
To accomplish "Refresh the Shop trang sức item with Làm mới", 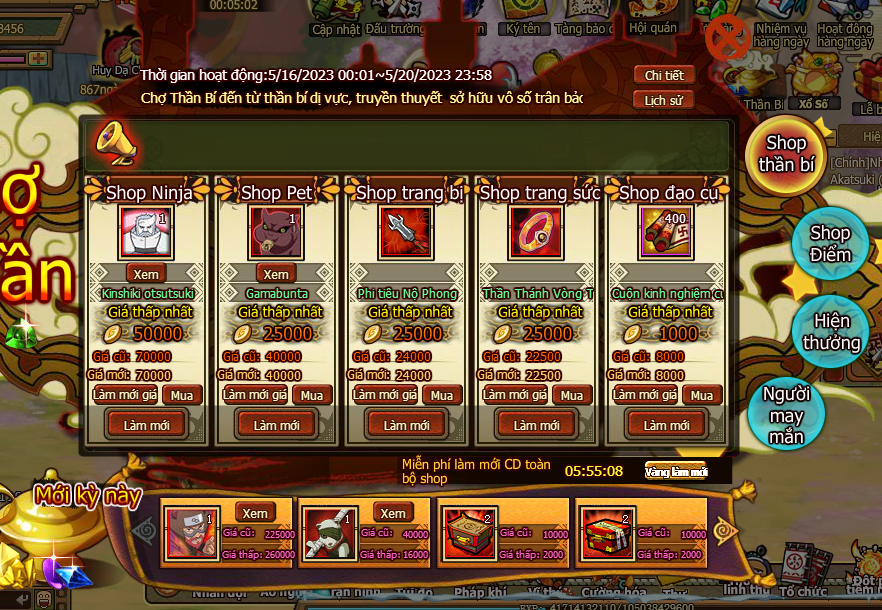I will pos(536,425).
